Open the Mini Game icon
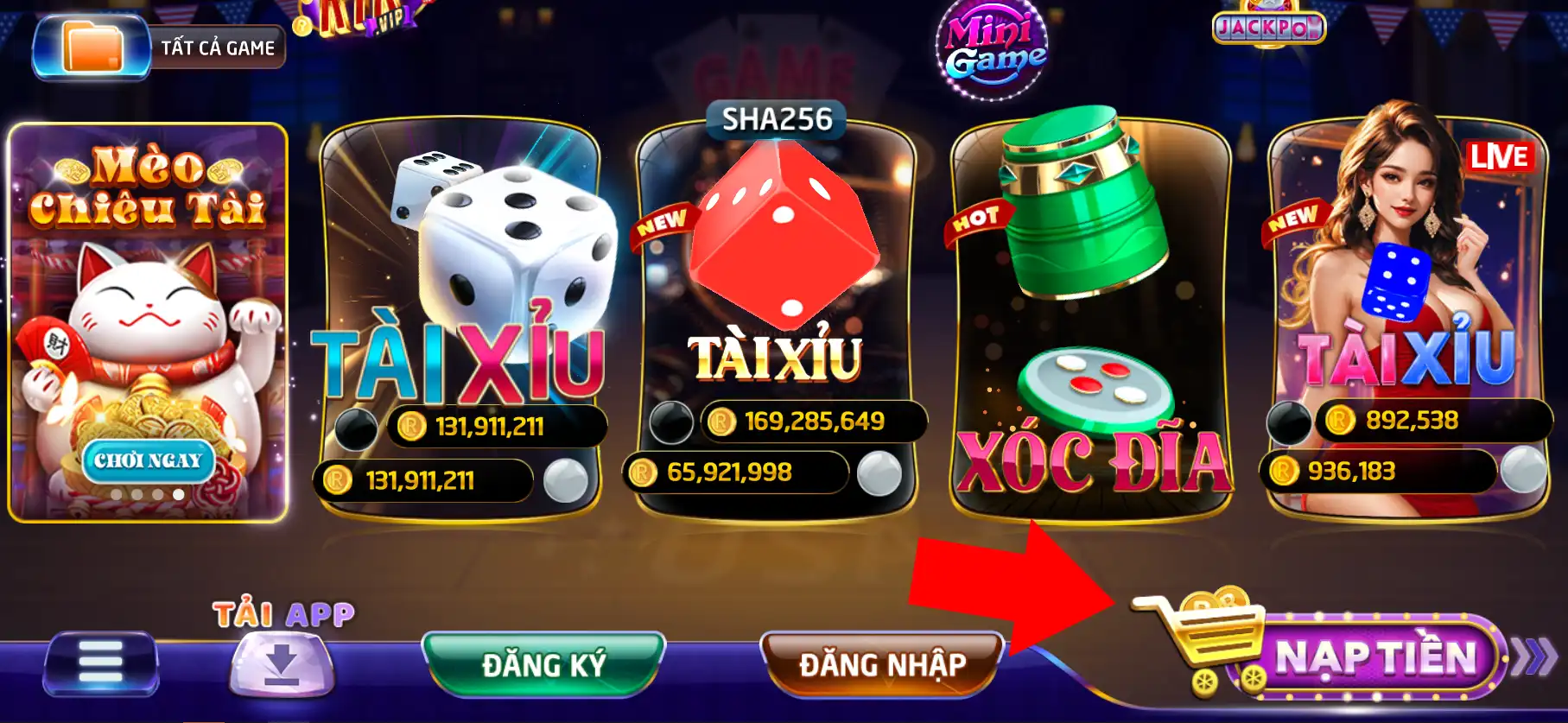This screenshot has width=1568, height=723. 991,45
